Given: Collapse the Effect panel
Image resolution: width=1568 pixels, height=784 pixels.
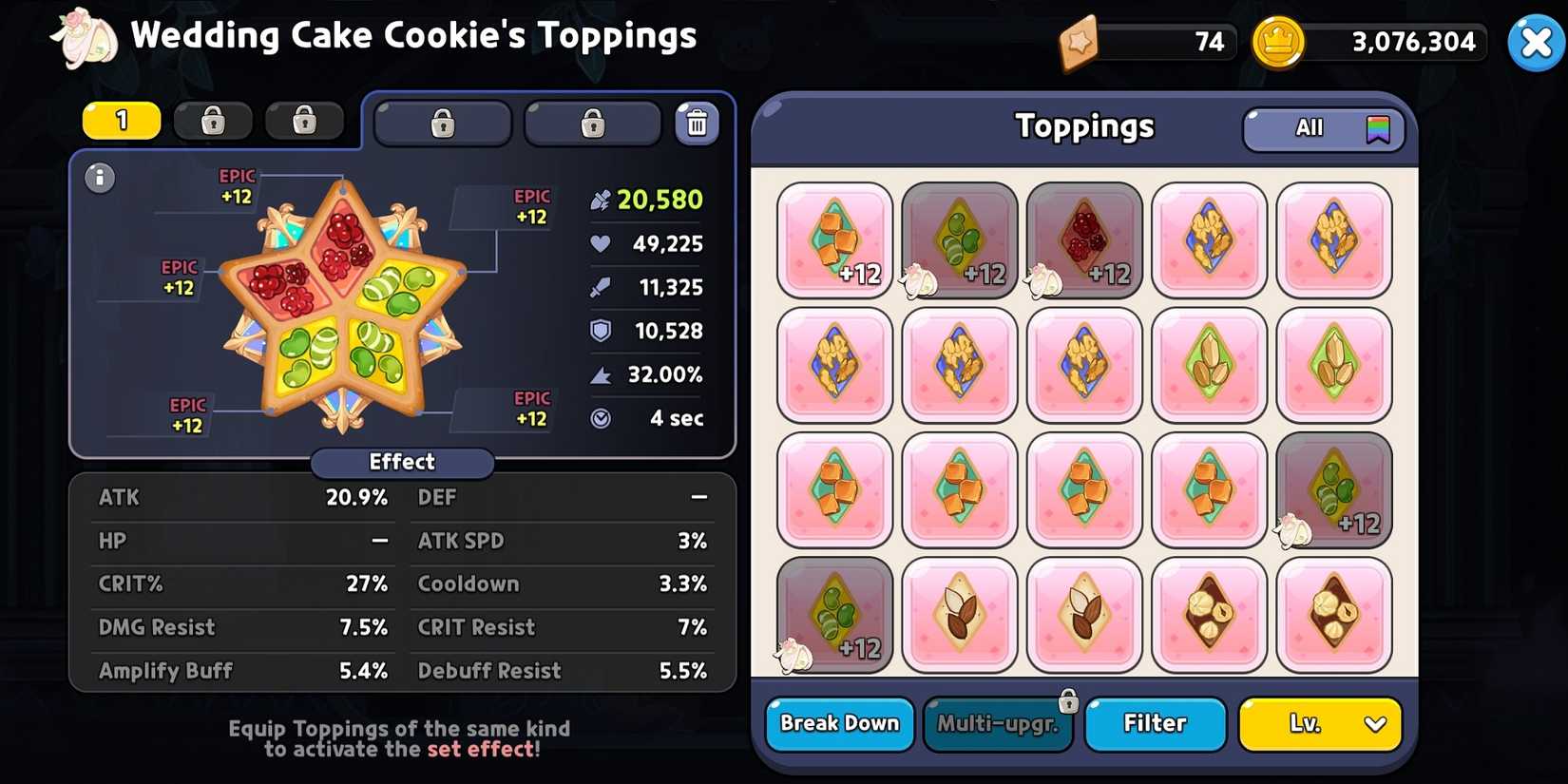Looking at the screenshot, I should pyautogui.click(x=401, y=463).
